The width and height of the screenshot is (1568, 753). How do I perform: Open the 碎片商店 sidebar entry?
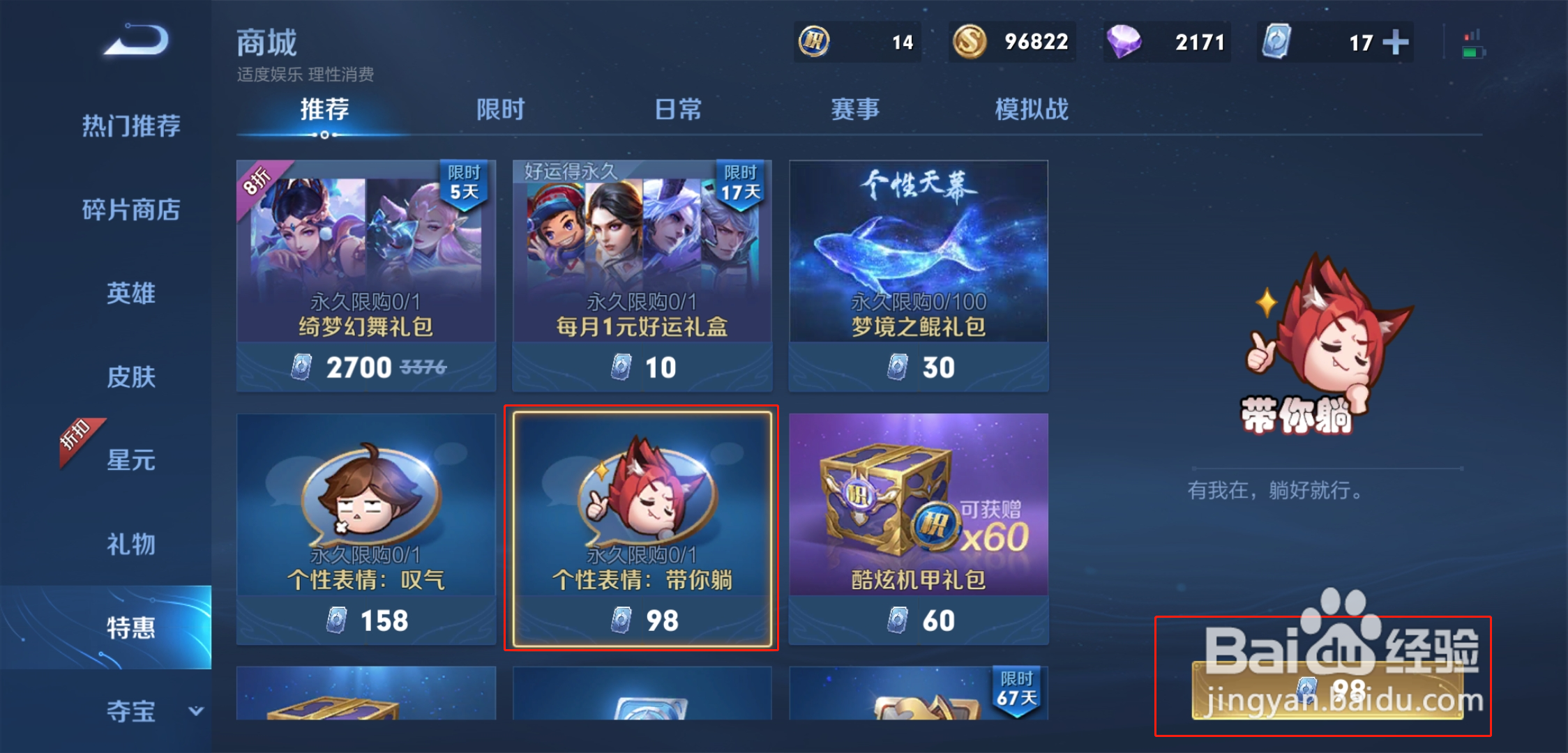pos(131,210)
